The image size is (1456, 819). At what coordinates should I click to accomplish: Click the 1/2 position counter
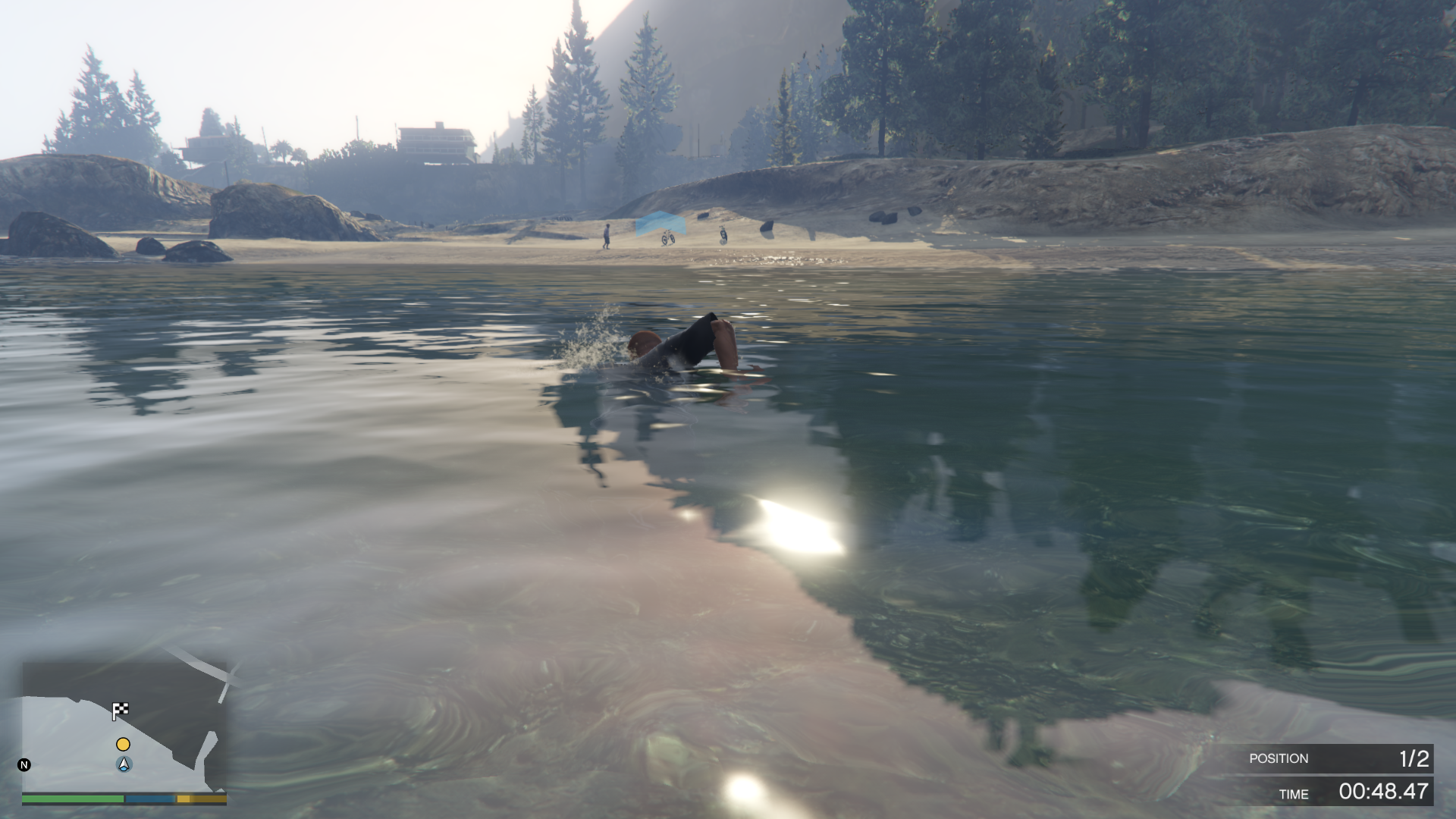(x=1415, y=758)
